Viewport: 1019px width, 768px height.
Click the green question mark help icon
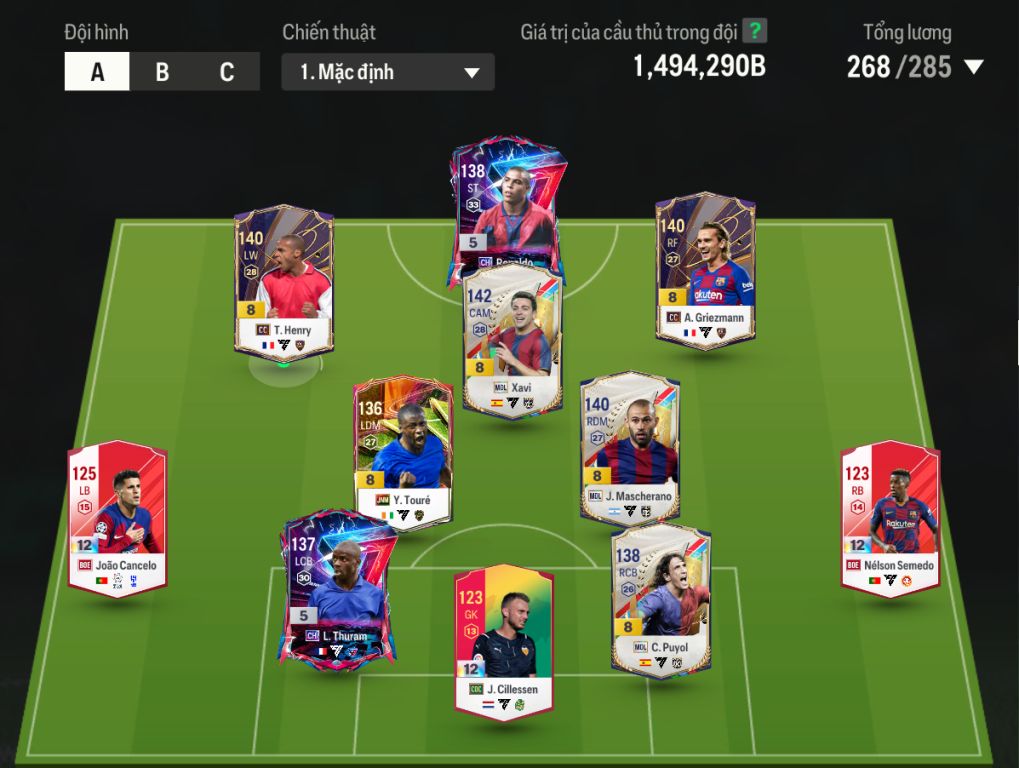755,31
